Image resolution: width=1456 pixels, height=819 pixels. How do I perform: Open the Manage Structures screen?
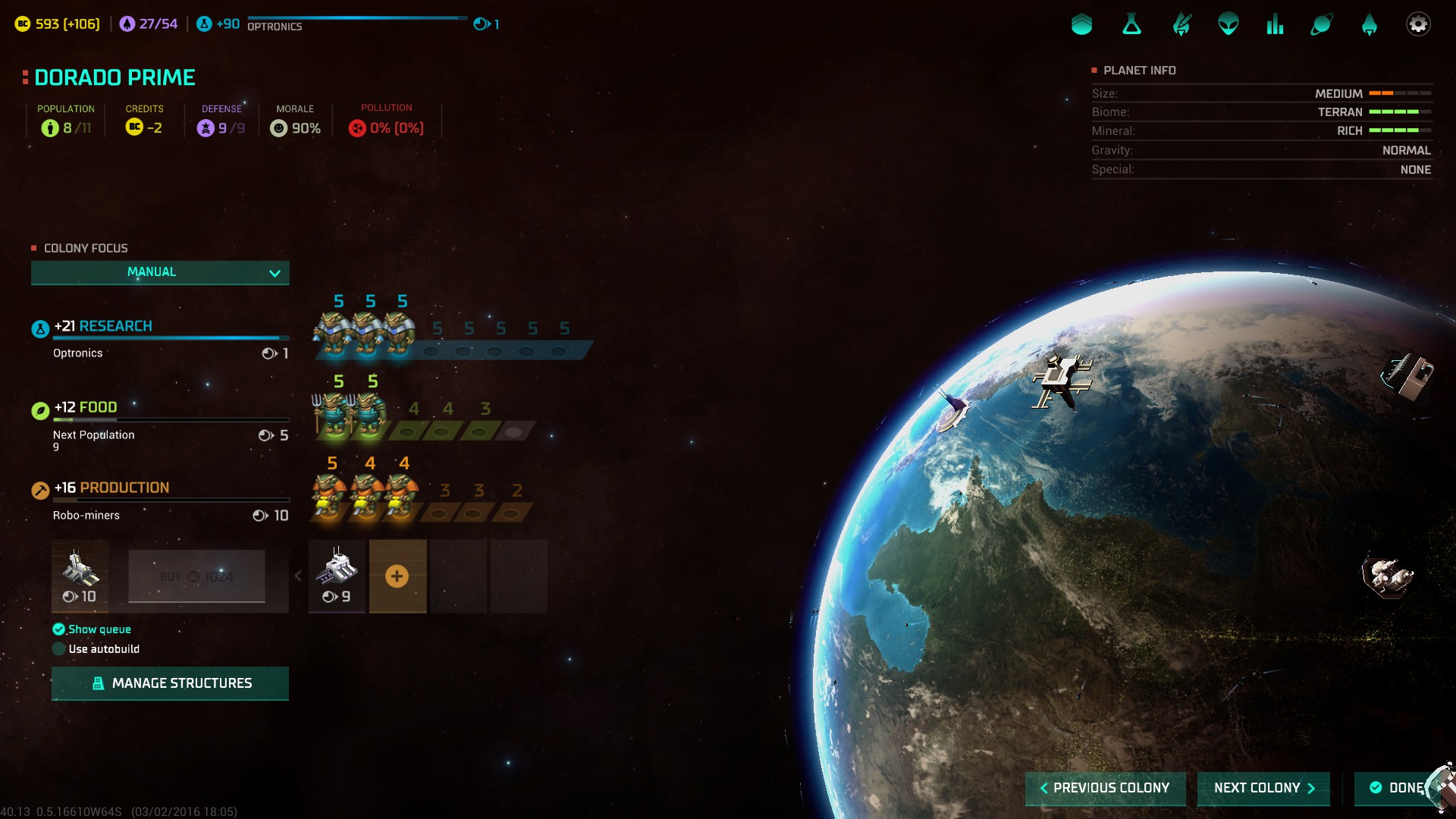170,683
